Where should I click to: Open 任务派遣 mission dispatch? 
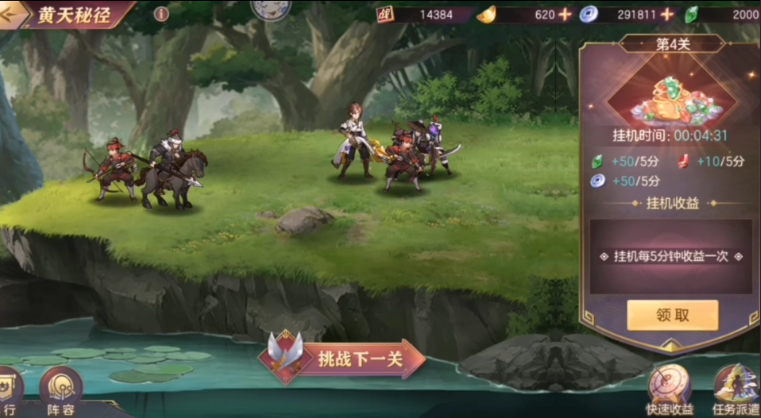[x=735, y=388]
